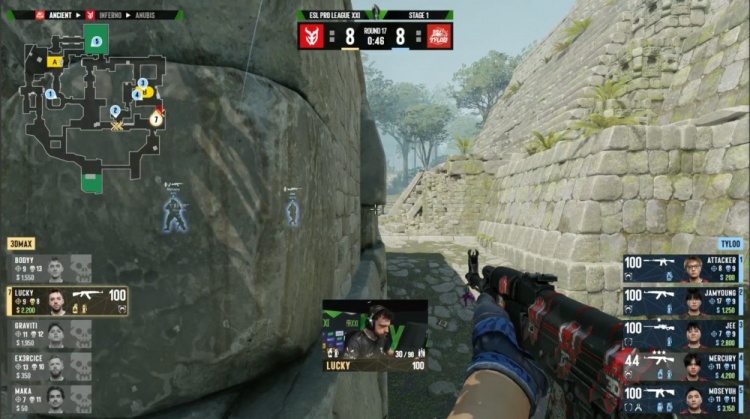This screenshot has height=419, width=750.
Task: Select JAMYOUNG's player panel
Action: (x=682, y=301)
